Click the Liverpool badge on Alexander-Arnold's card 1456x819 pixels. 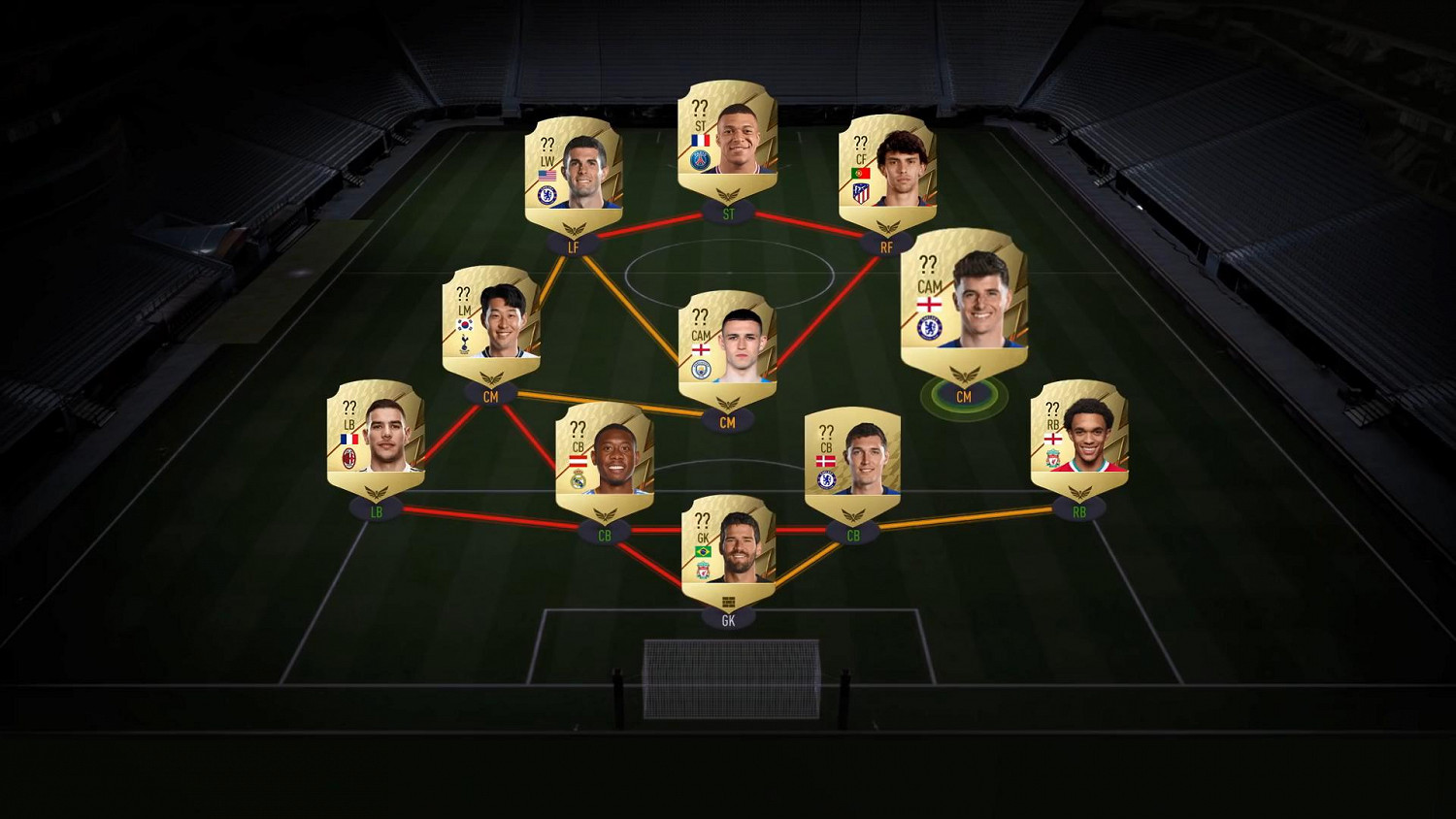[1051, 458]
